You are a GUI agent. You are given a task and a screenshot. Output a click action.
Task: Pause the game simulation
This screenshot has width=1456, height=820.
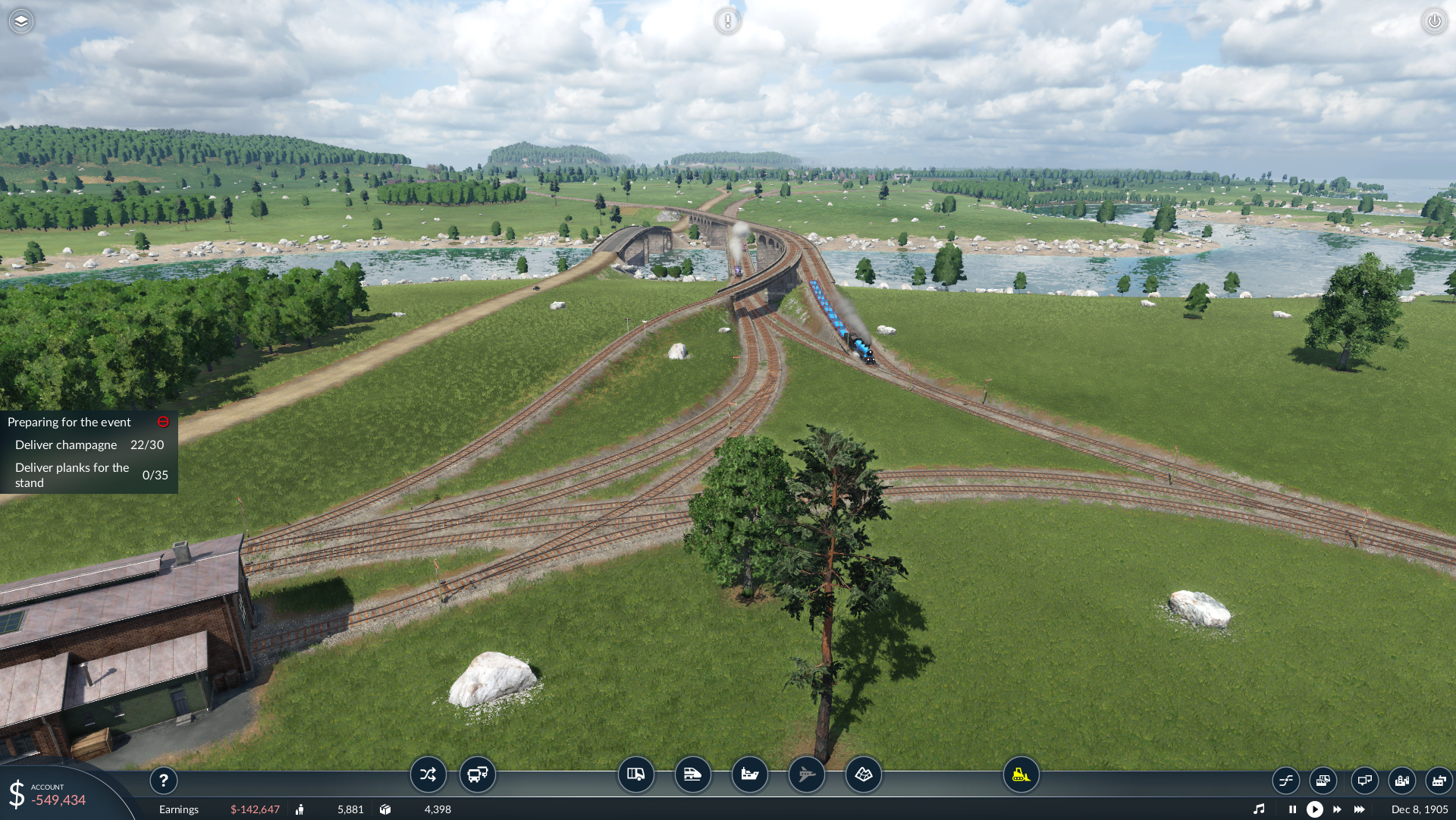click(x=1292, y=809)
